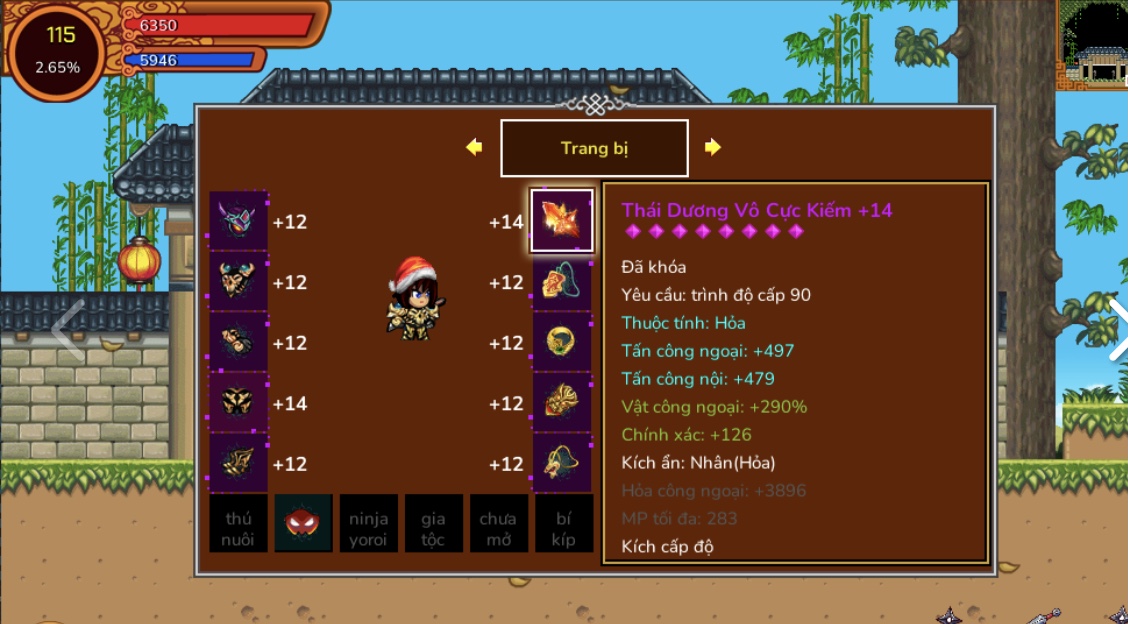The height and width of the screenshot is (624, 1128).
Task: Choose the gold ring with green gem
Action: coord(561,343)
